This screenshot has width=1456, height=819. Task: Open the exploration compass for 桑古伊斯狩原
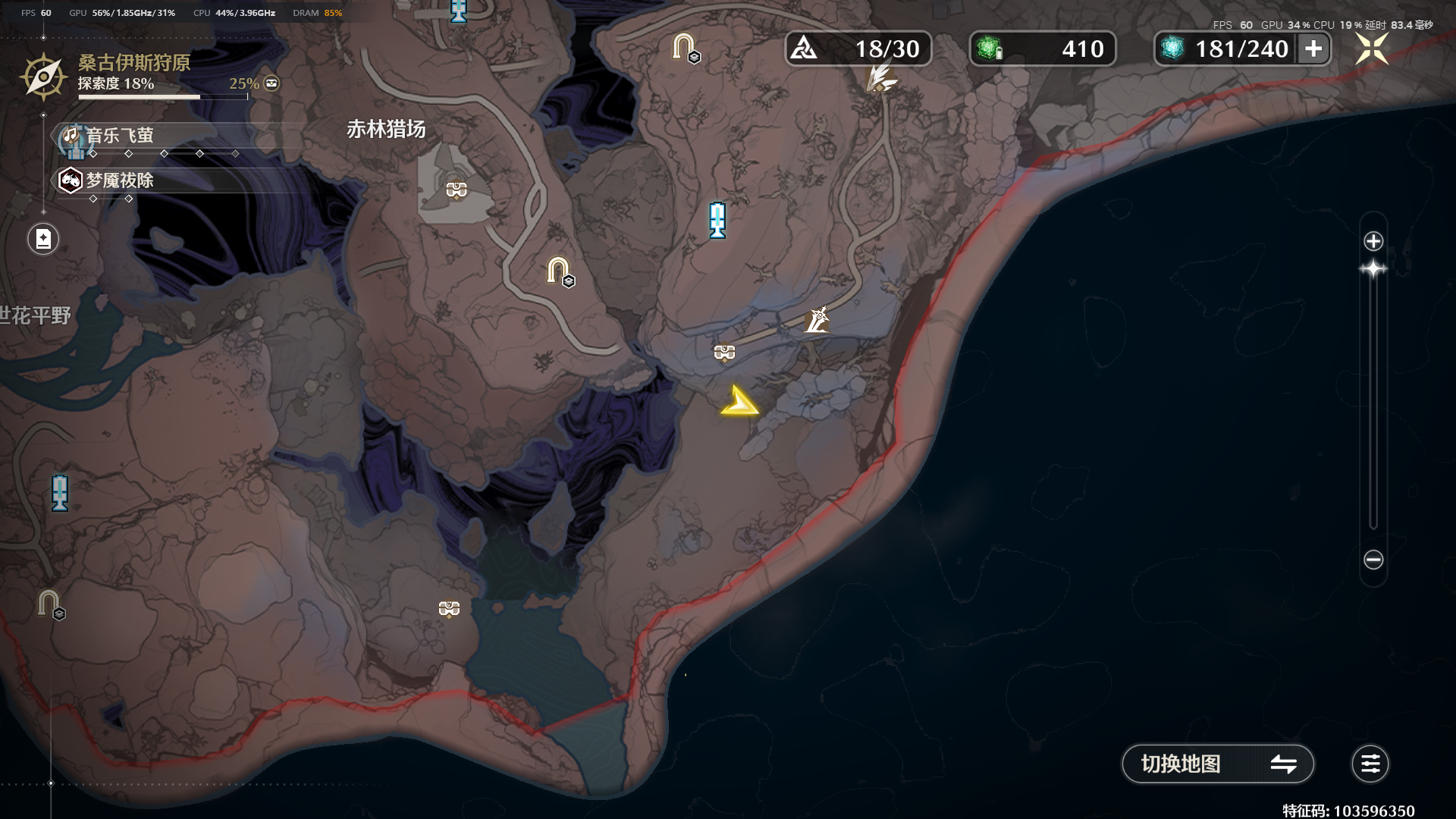(43, 77)
